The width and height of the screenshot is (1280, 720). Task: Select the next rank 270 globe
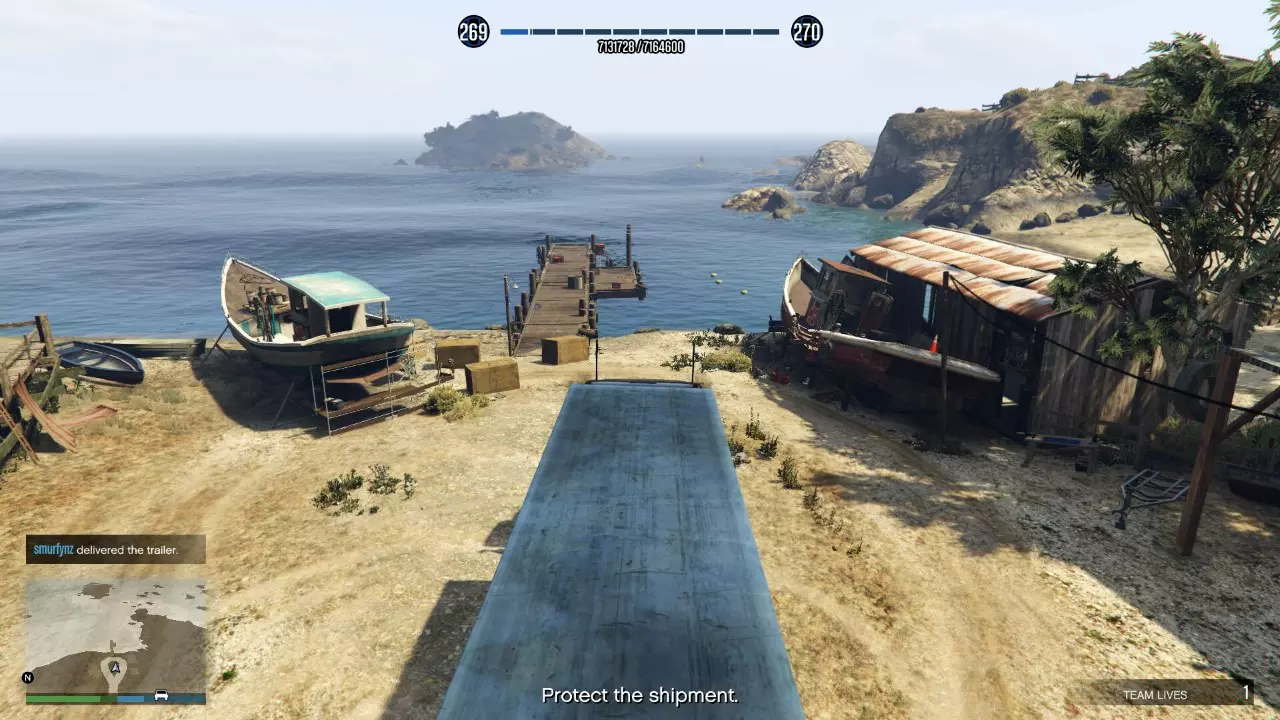(x=806, y=32)
